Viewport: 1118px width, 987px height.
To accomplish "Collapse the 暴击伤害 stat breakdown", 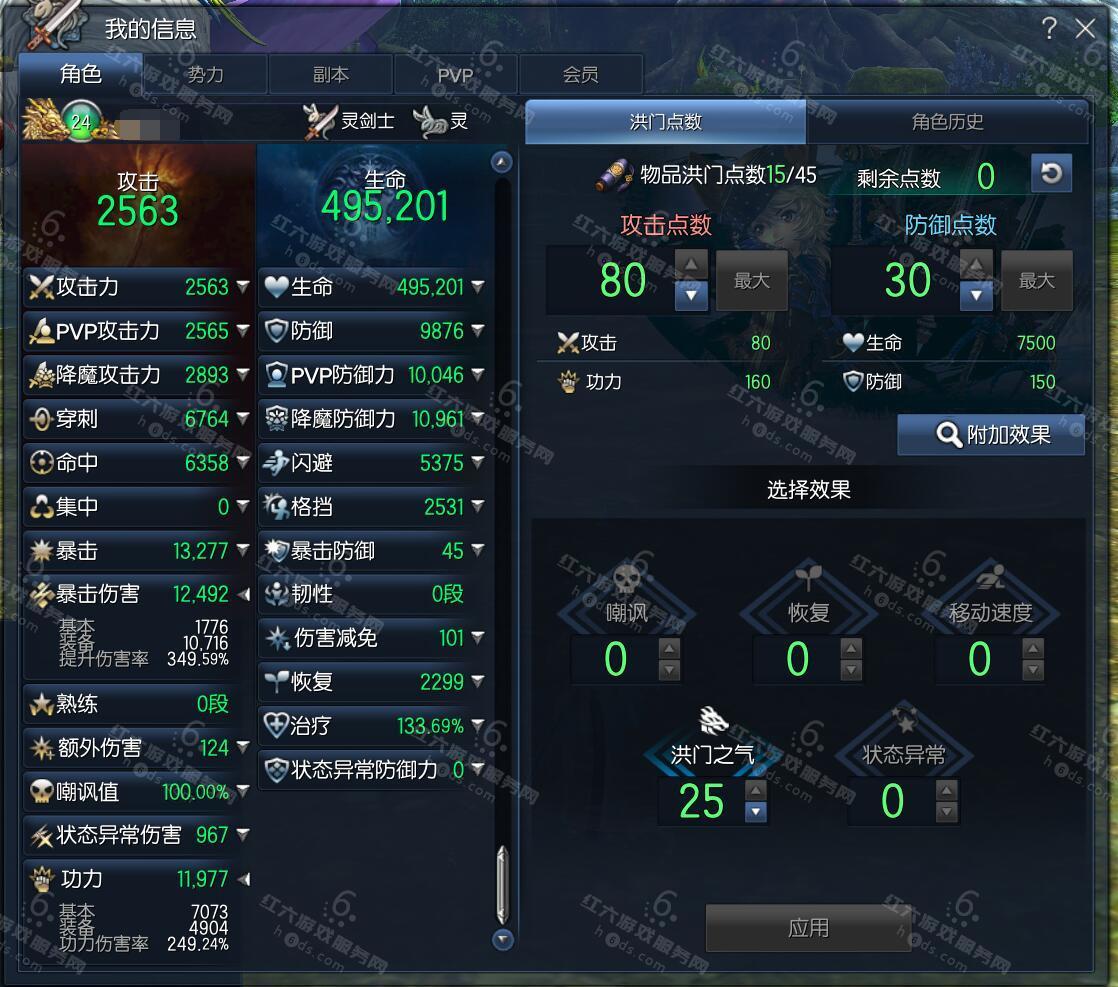I will click(243, 594).
